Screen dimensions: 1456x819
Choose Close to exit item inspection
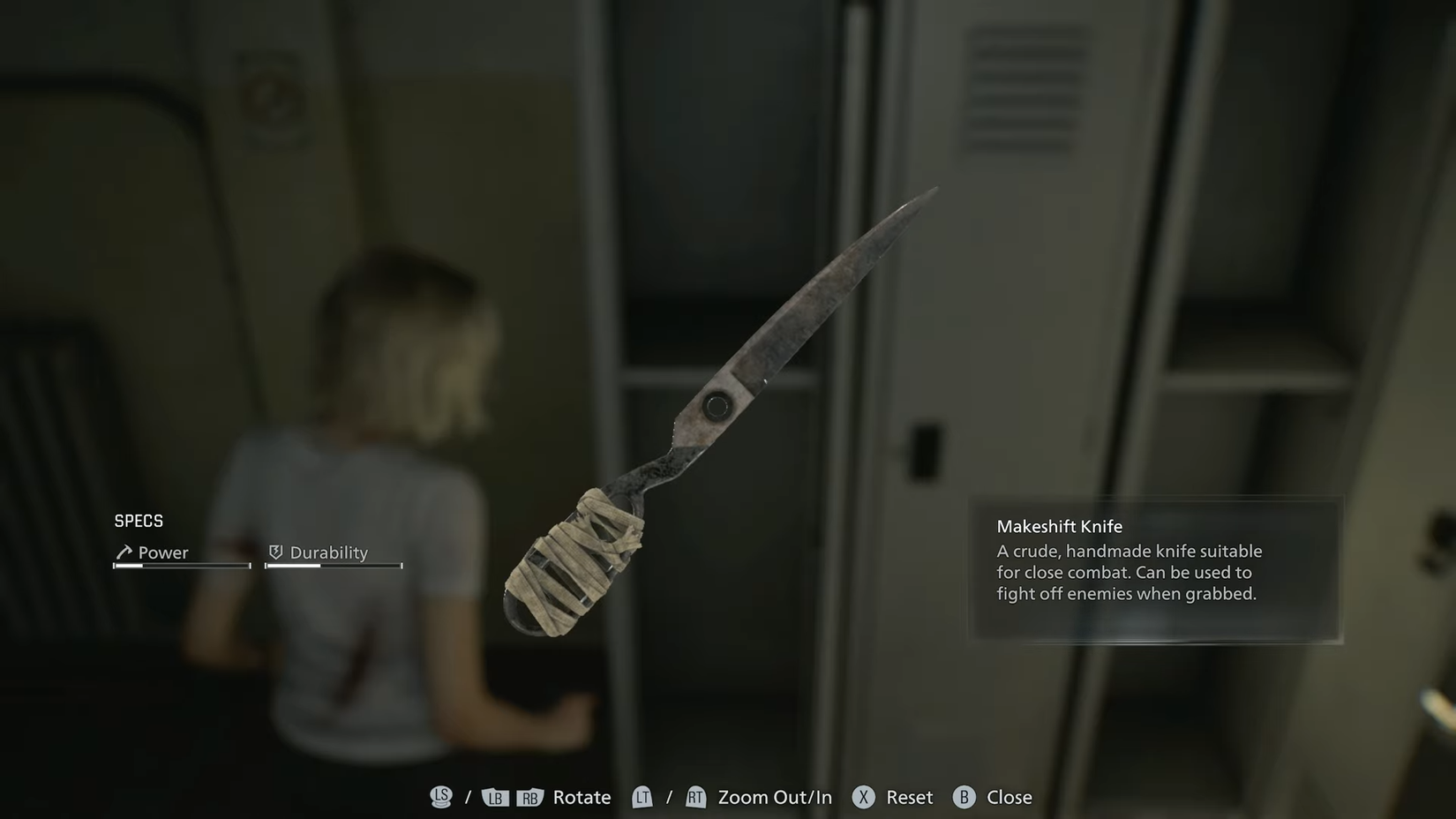(1009, 797)
